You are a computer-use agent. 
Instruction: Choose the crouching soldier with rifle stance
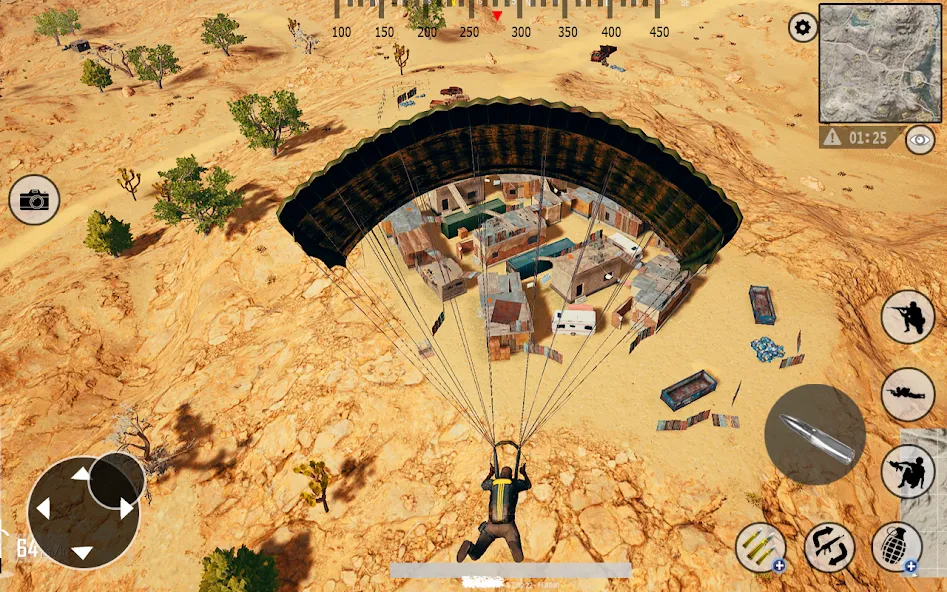pos(908,317)
